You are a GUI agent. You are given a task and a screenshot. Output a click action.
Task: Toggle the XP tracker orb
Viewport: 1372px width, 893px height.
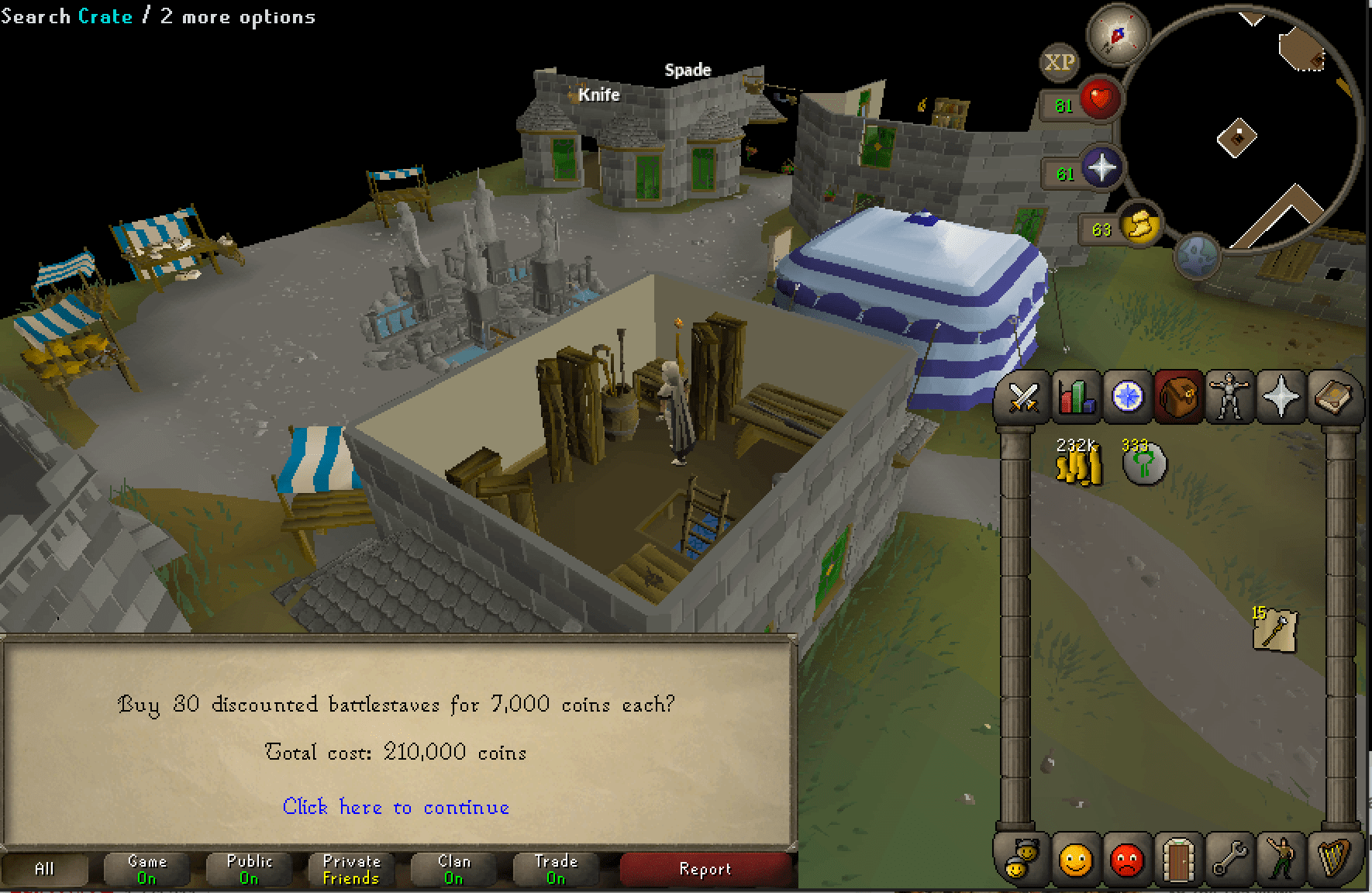pyautogui.click(x=1059, y=62)
